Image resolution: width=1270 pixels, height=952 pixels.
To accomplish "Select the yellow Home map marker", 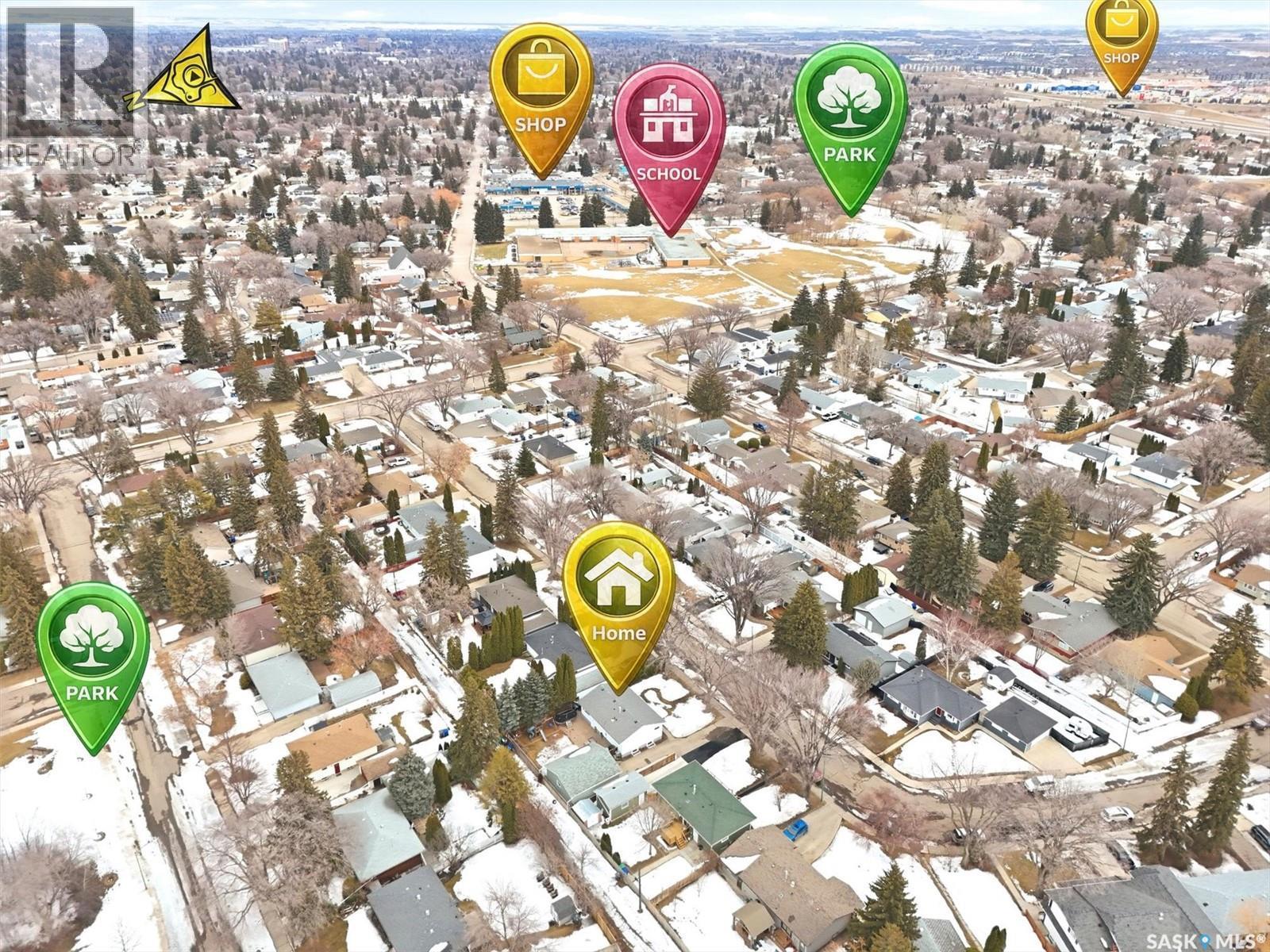I will click(618, 595).
